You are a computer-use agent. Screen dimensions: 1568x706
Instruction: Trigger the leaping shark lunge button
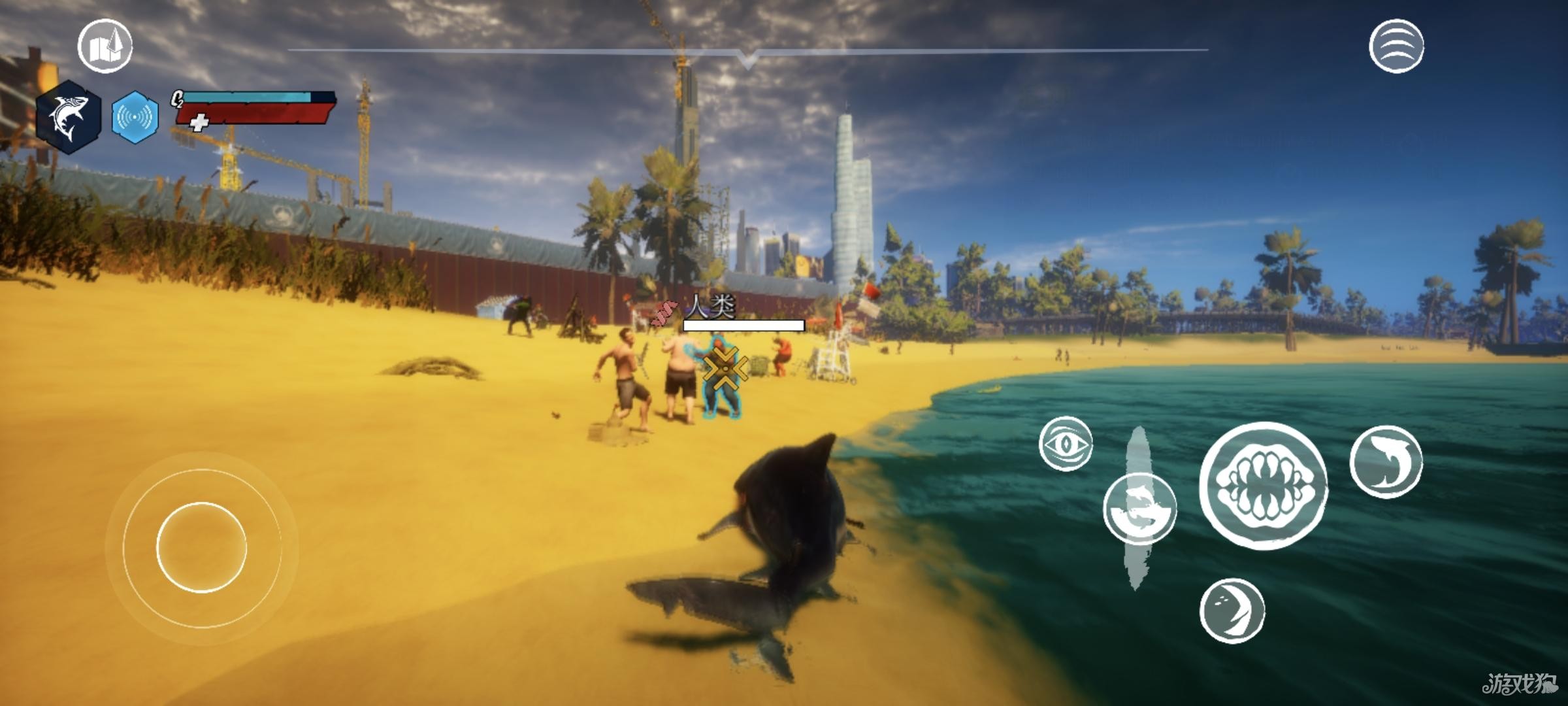pos(1386,462)
